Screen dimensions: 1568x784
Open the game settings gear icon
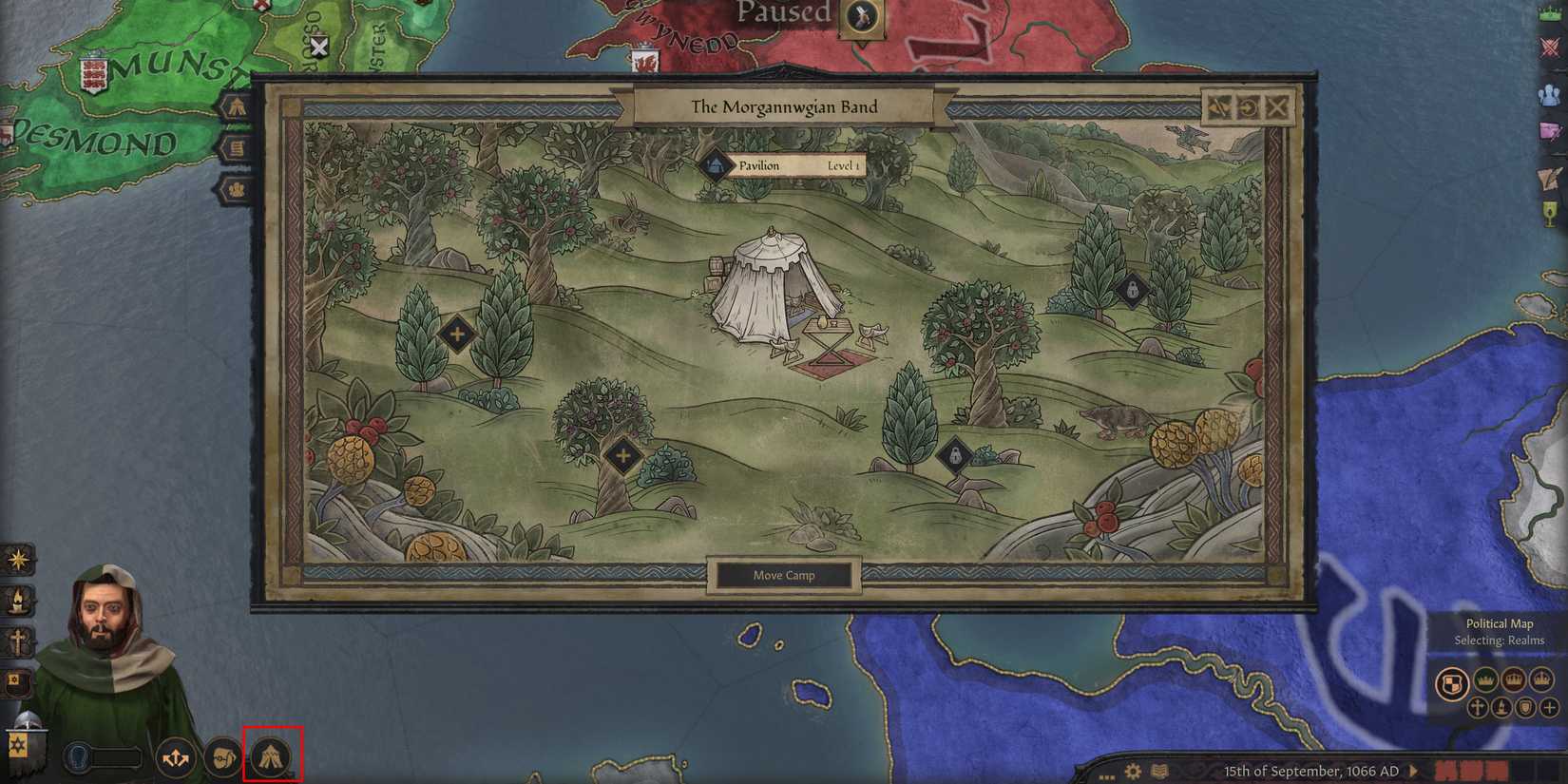1133,771
